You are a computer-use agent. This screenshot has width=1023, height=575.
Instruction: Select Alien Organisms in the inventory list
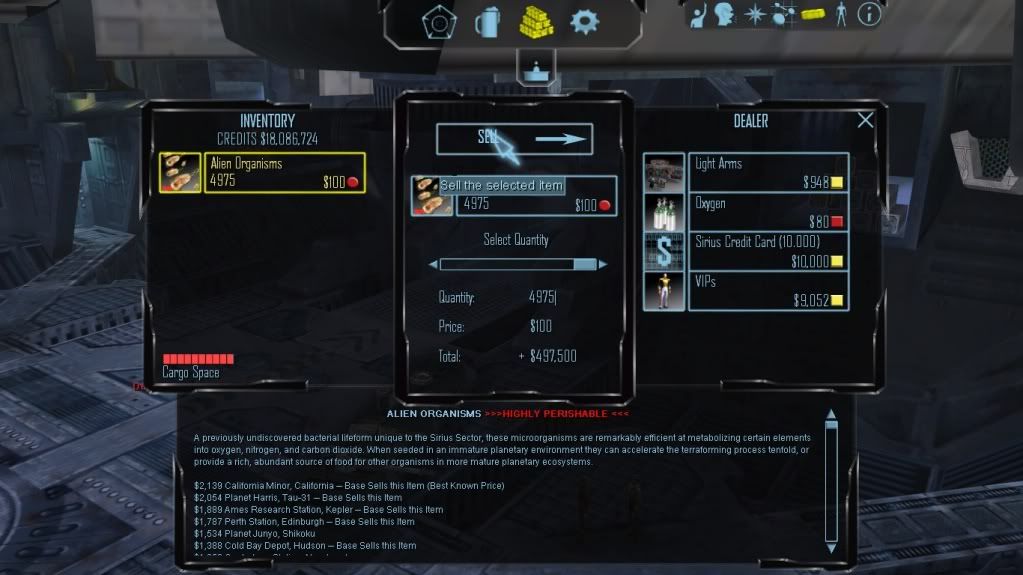click(x=284, y=172)
